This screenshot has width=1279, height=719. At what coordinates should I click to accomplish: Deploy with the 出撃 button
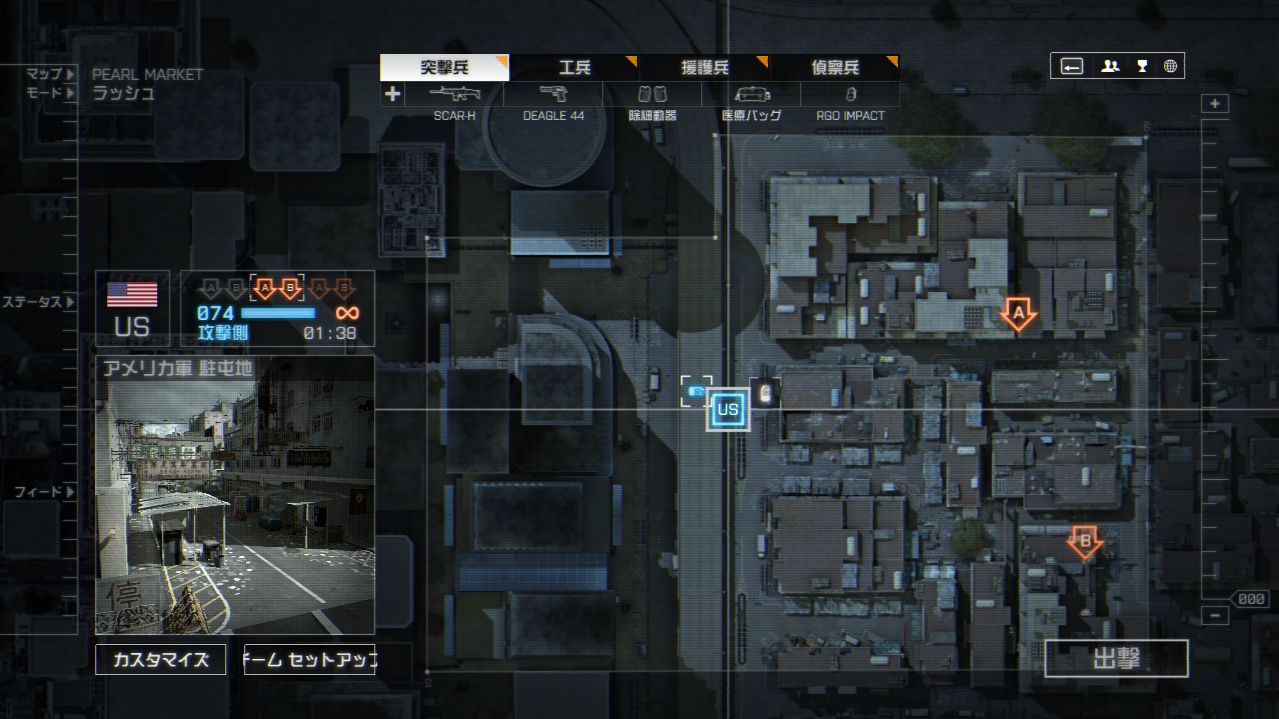pyautogui.click(x=1116, y=659)
